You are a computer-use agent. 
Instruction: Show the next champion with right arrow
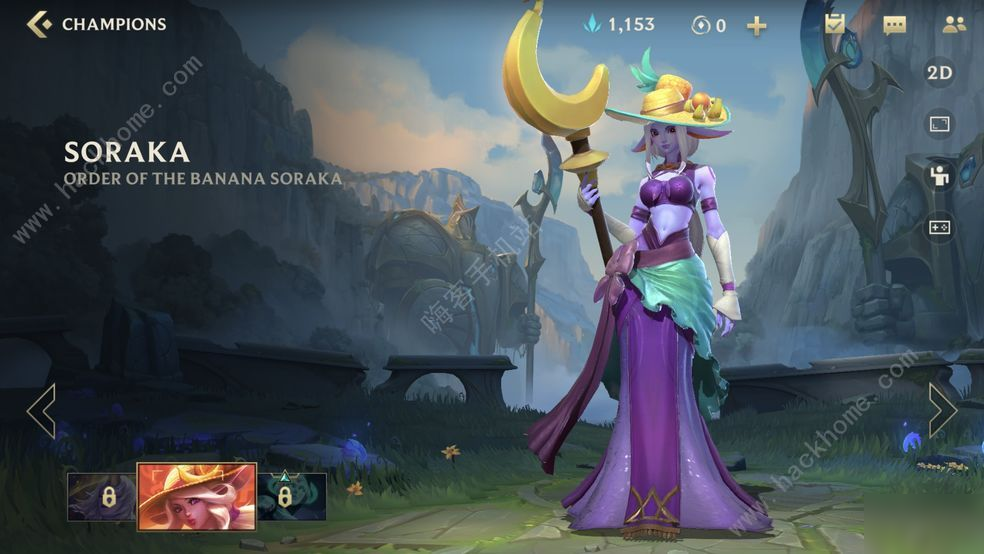942,410
